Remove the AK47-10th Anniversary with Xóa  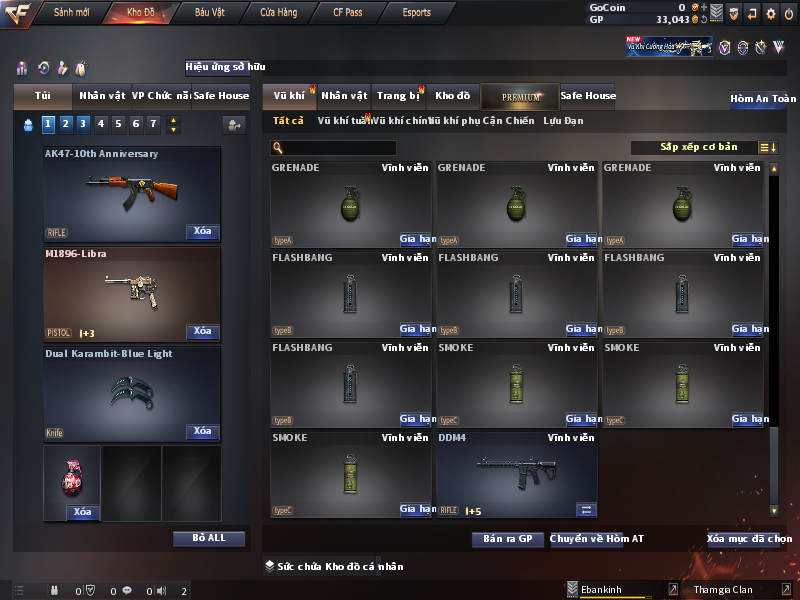[202, 232]
